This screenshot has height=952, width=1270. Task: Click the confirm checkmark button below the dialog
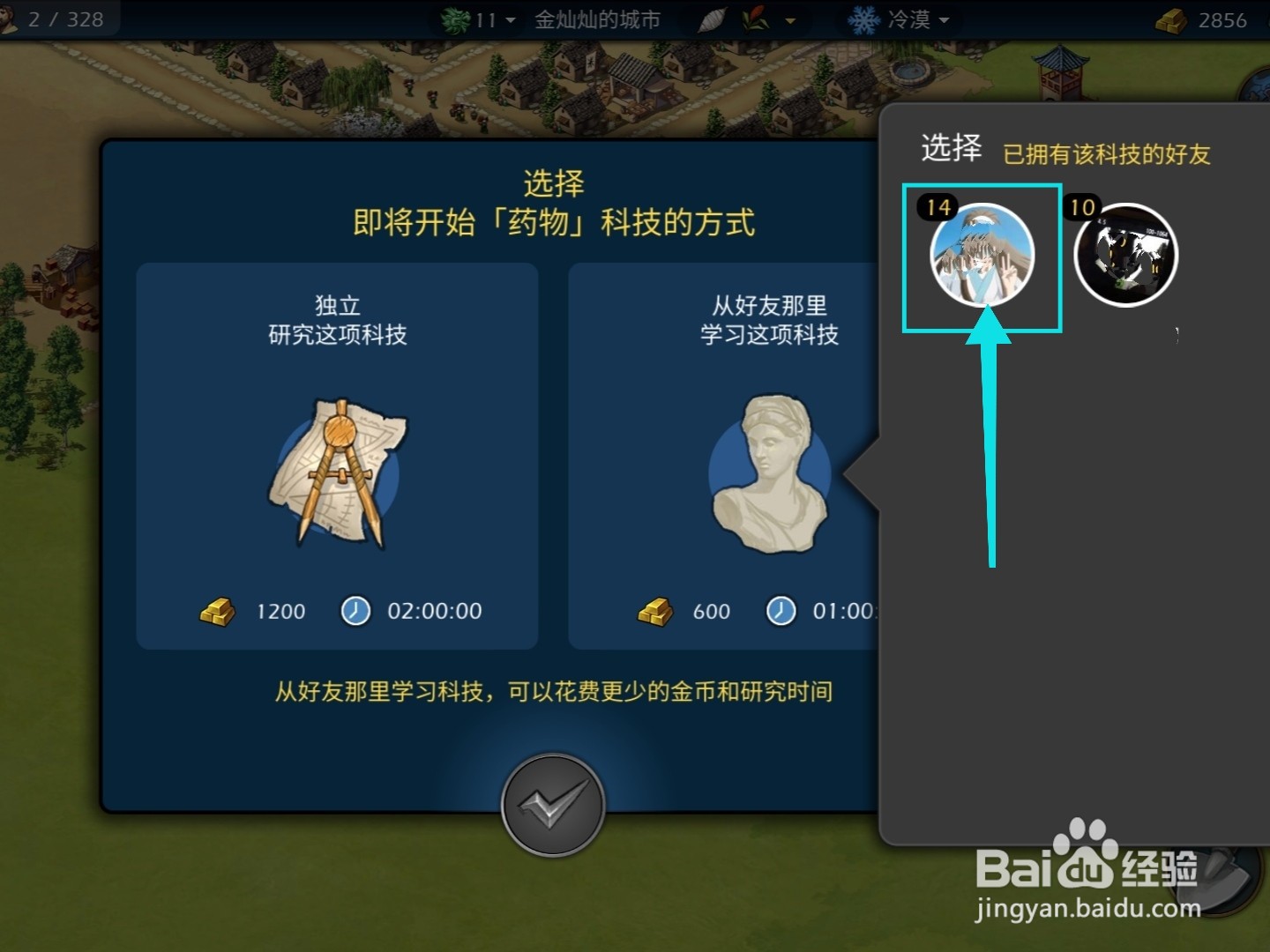point(554,805)
